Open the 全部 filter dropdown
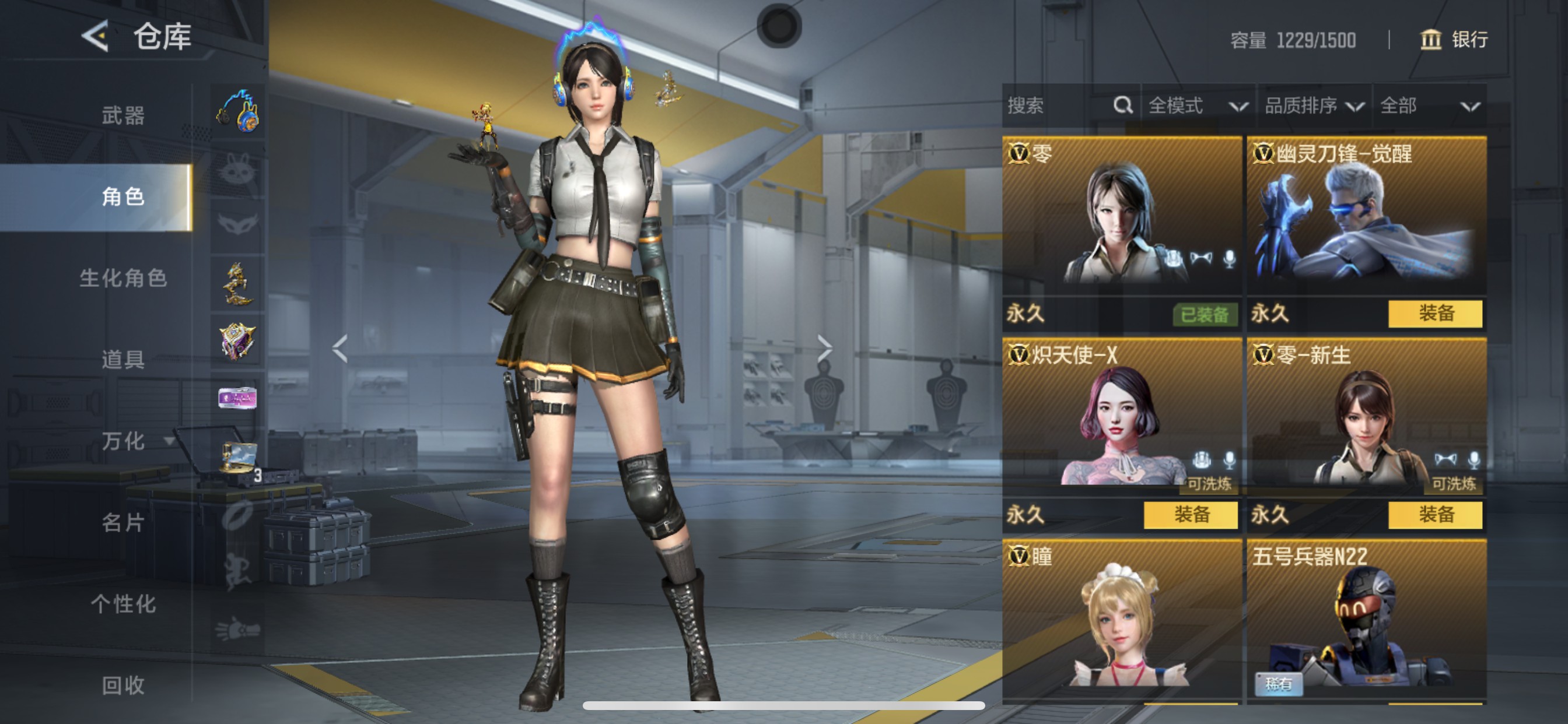The image size is (1568, 724). coord(1428,106)
